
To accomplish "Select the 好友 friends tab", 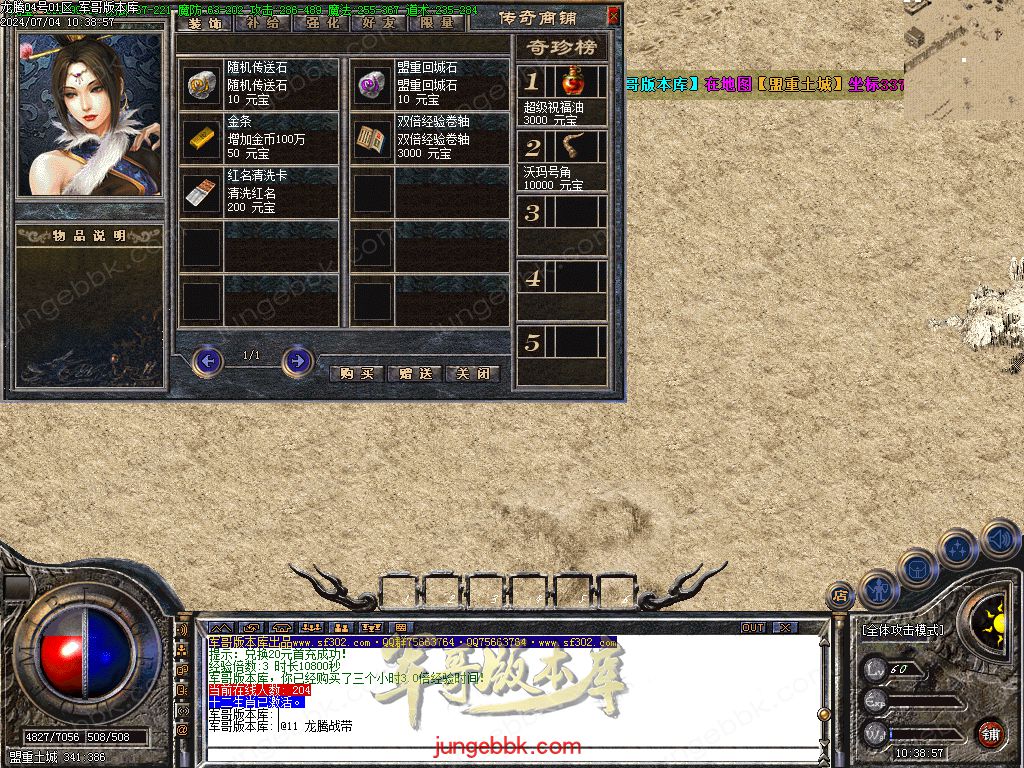I will tap(378, 22).
